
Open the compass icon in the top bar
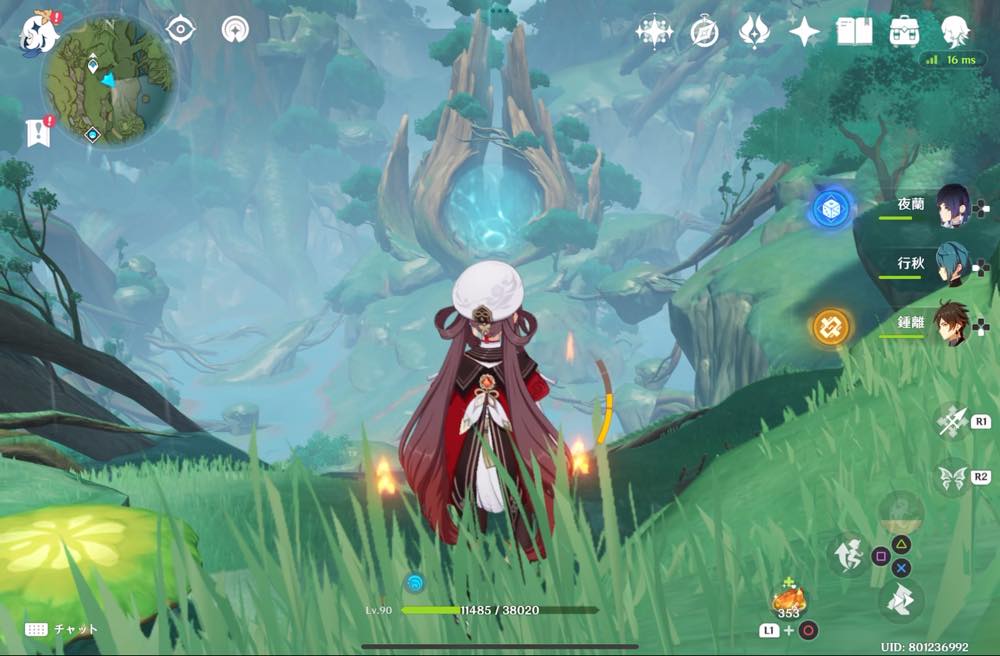point(704,32)
